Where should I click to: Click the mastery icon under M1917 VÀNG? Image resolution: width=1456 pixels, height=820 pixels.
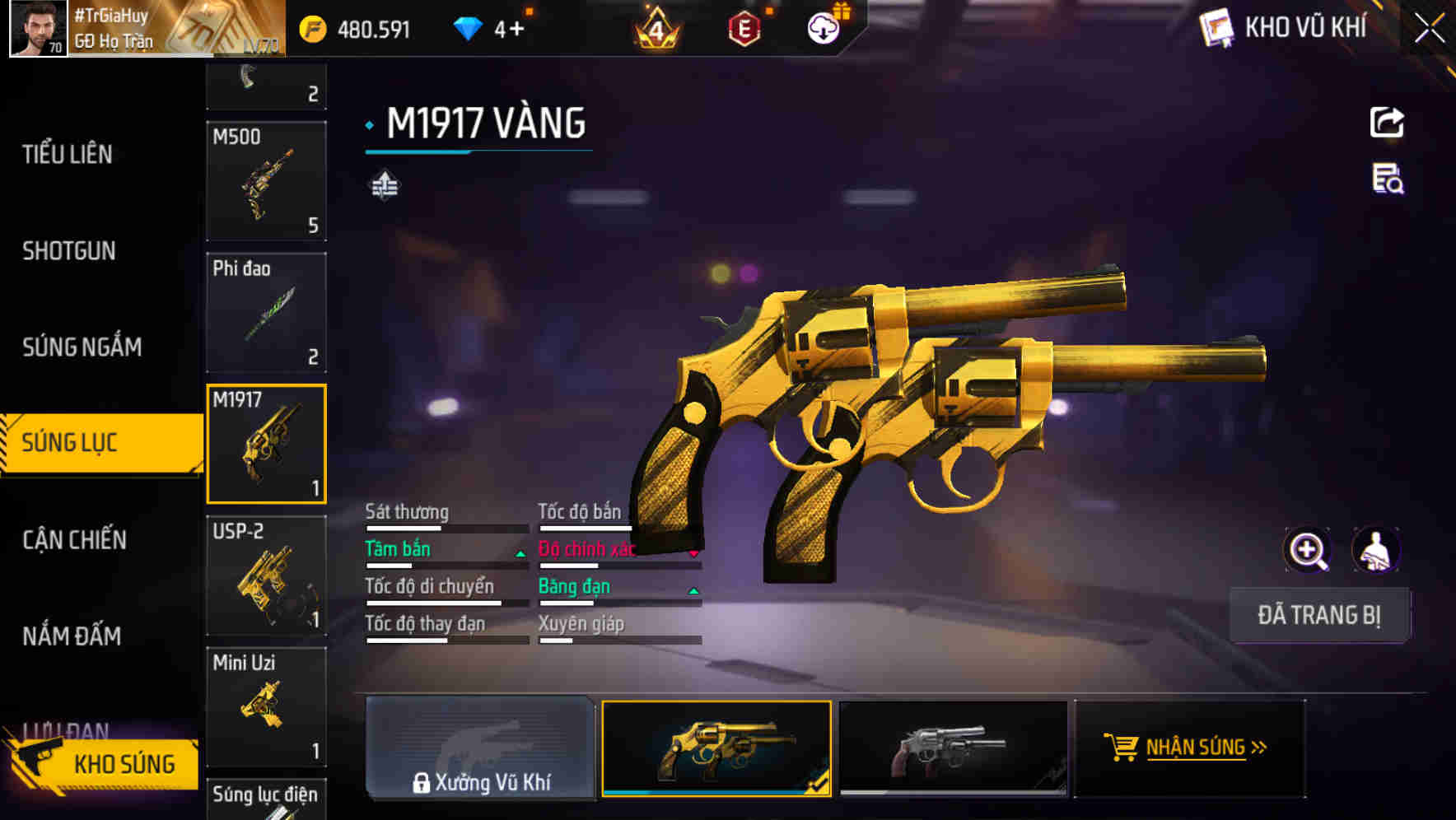coord(384,185)
